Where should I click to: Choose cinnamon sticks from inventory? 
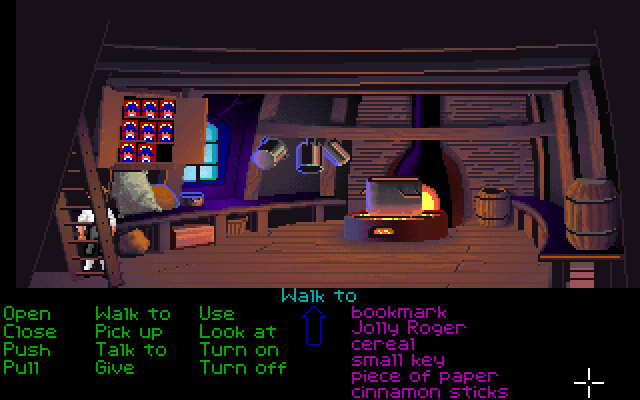[x=429, y=392]
